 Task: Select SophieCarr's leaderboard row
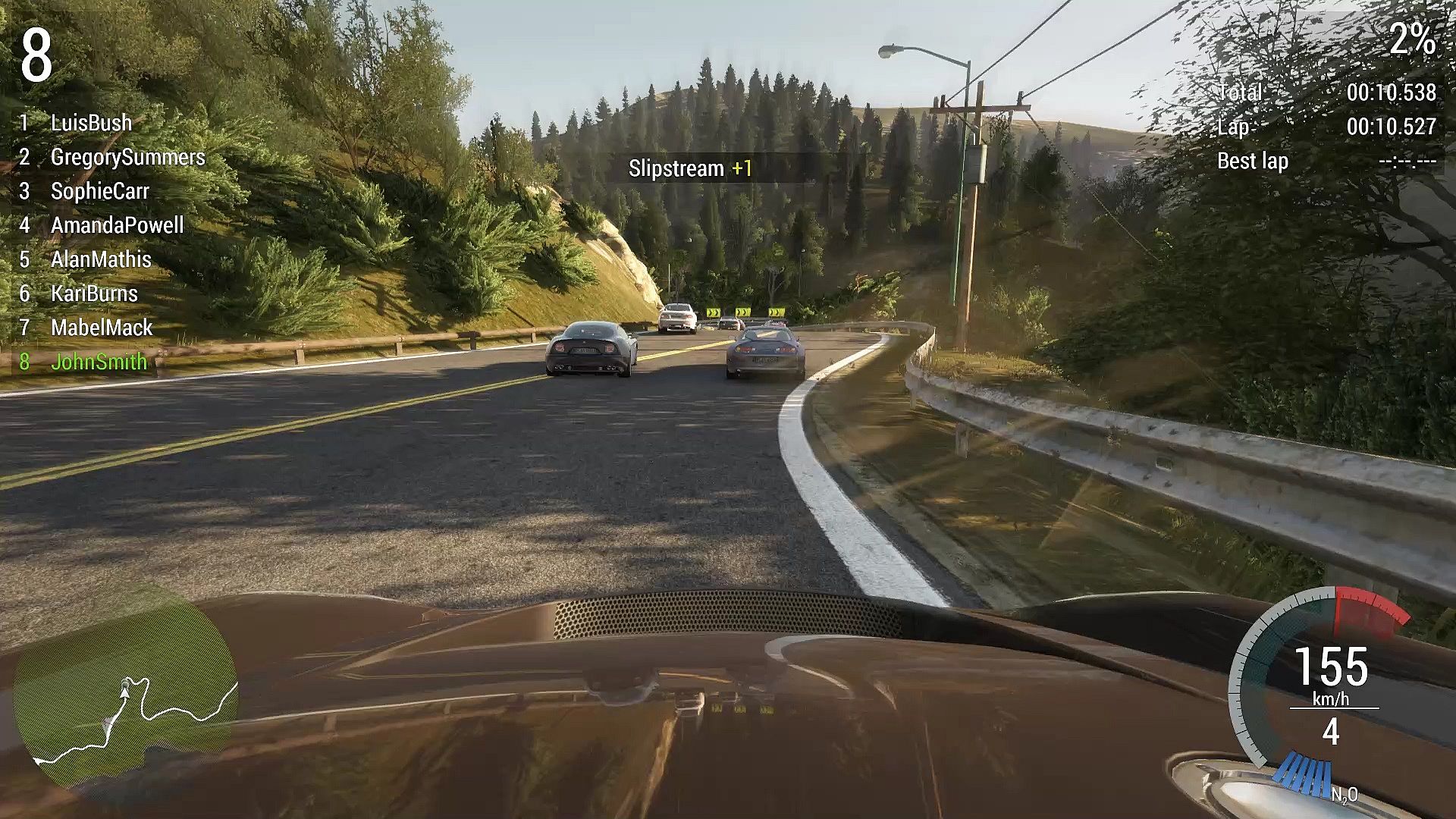tap(99, 191)
